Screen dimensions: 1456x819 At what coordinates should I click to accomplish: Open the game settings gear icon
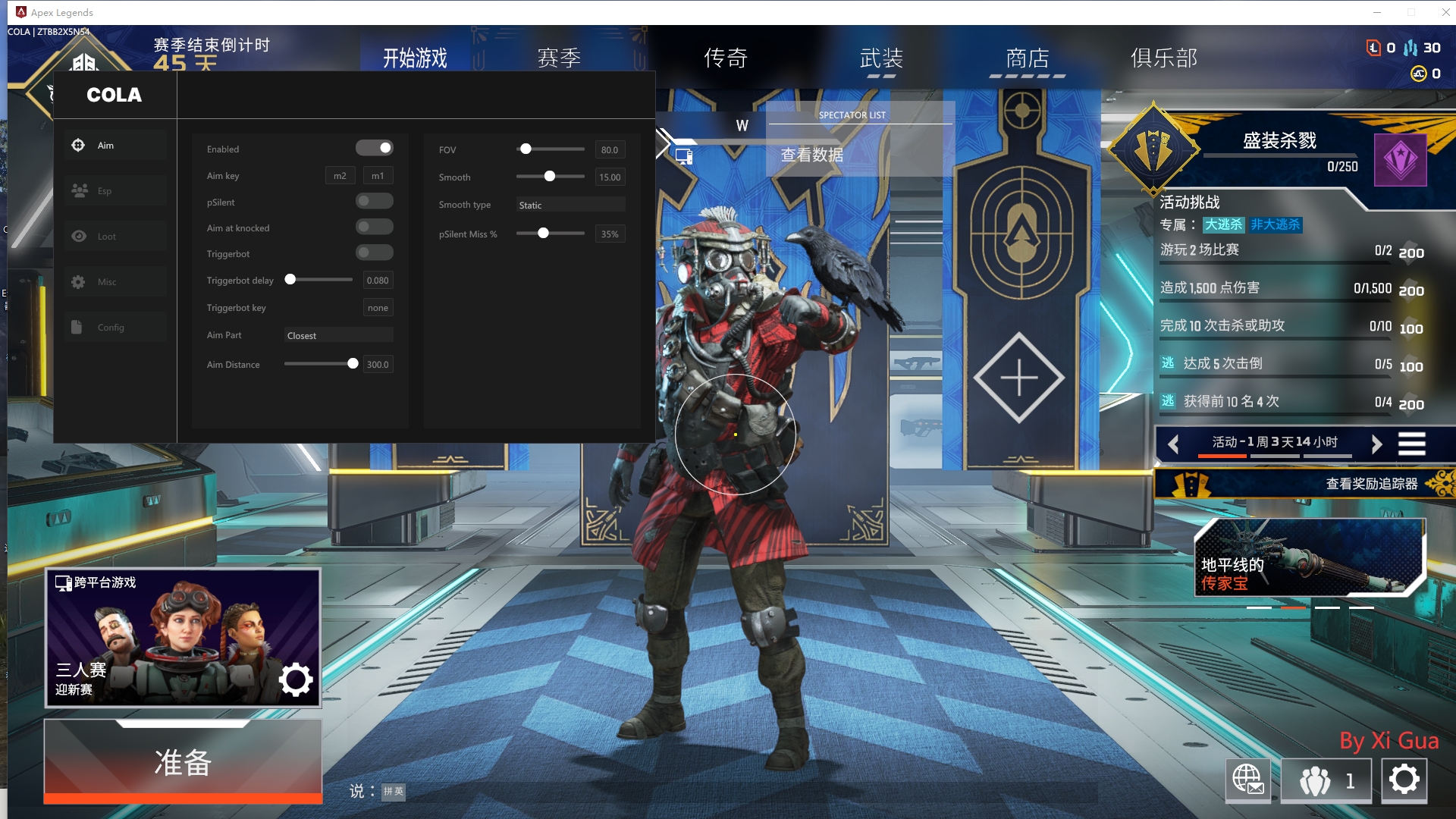coord(1404,780)
